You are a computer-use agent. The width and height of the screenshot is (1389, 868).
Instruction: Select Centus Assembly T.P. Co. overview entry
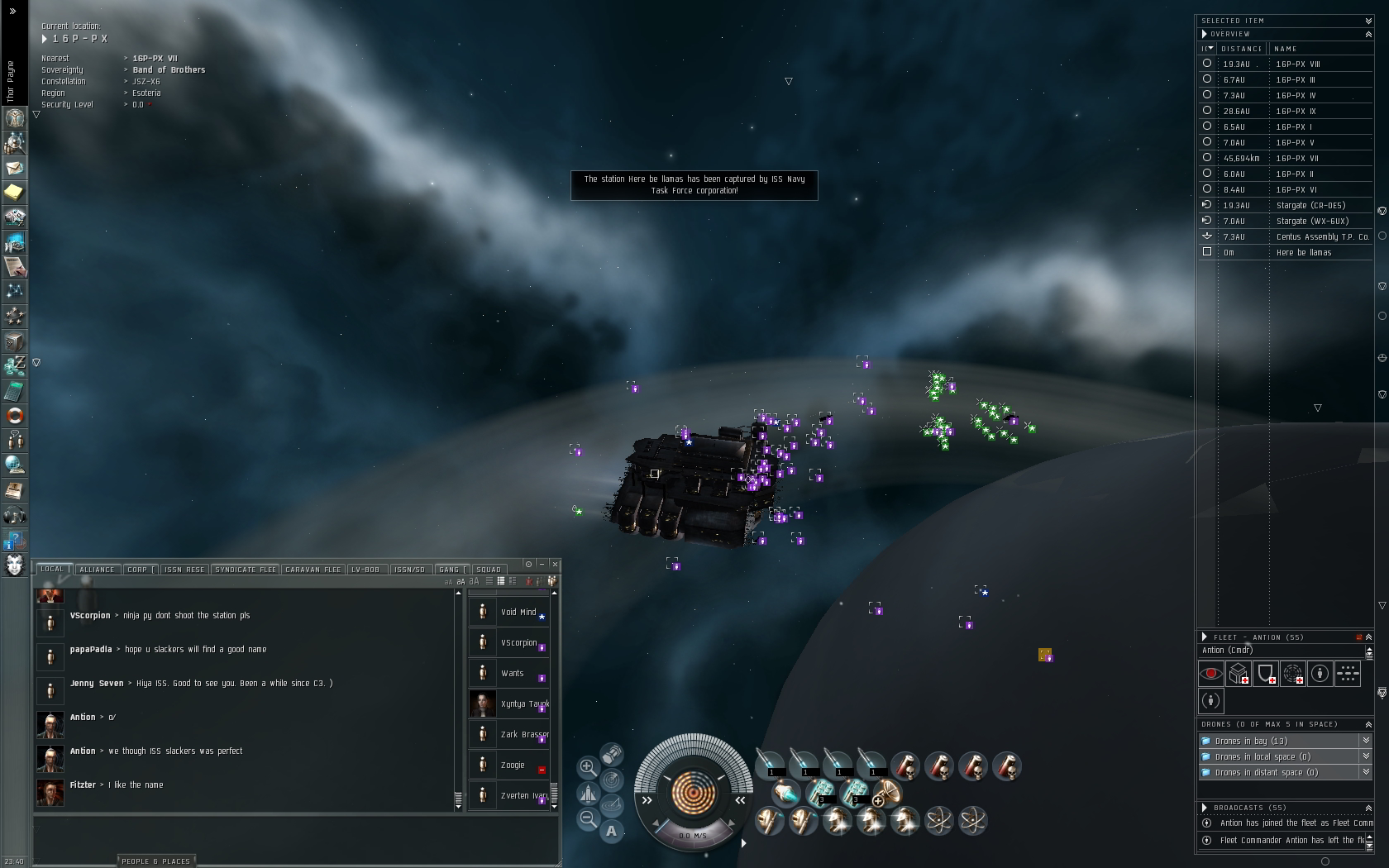[1322, 236]
